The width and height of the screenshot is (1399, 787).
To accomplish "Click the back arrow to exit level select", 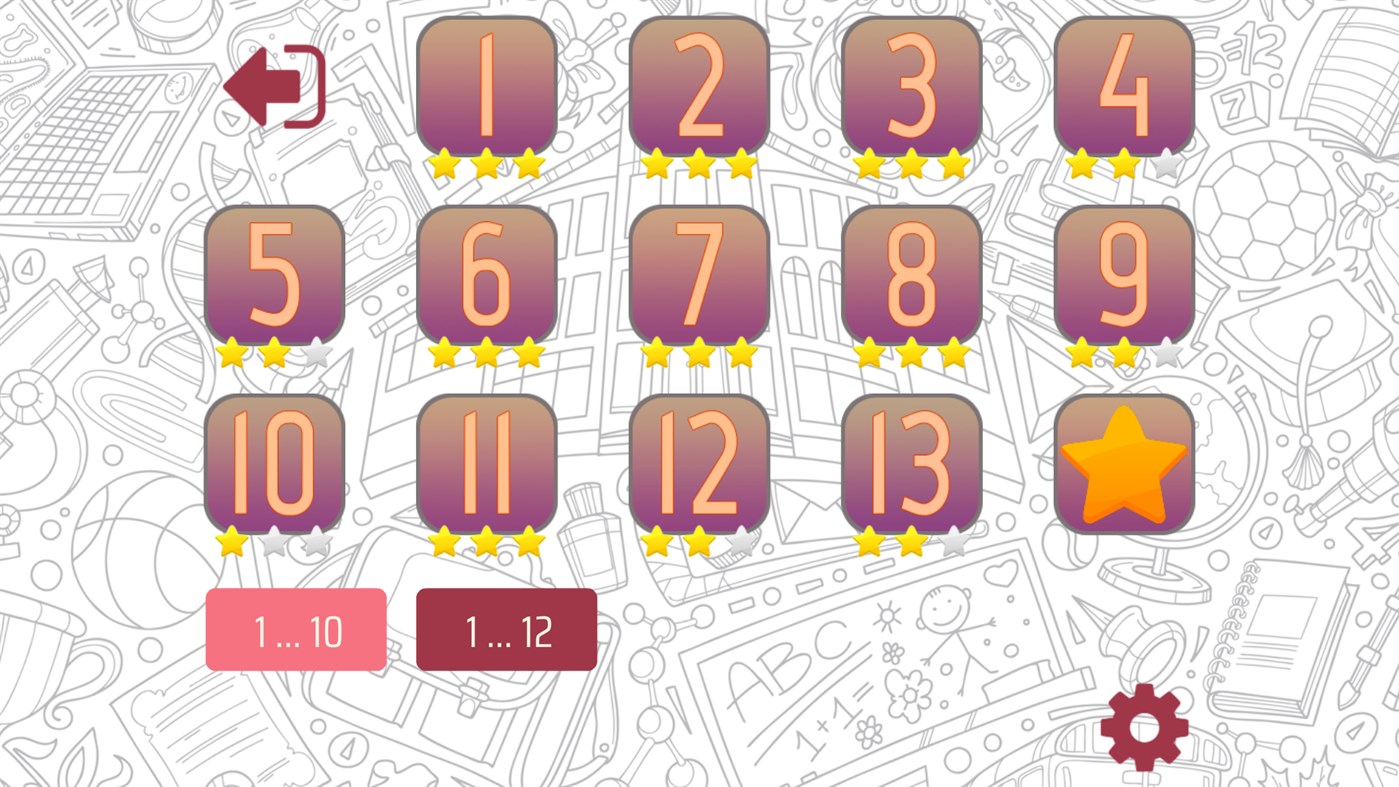I will pyautogui.click(x=275, y=87).
